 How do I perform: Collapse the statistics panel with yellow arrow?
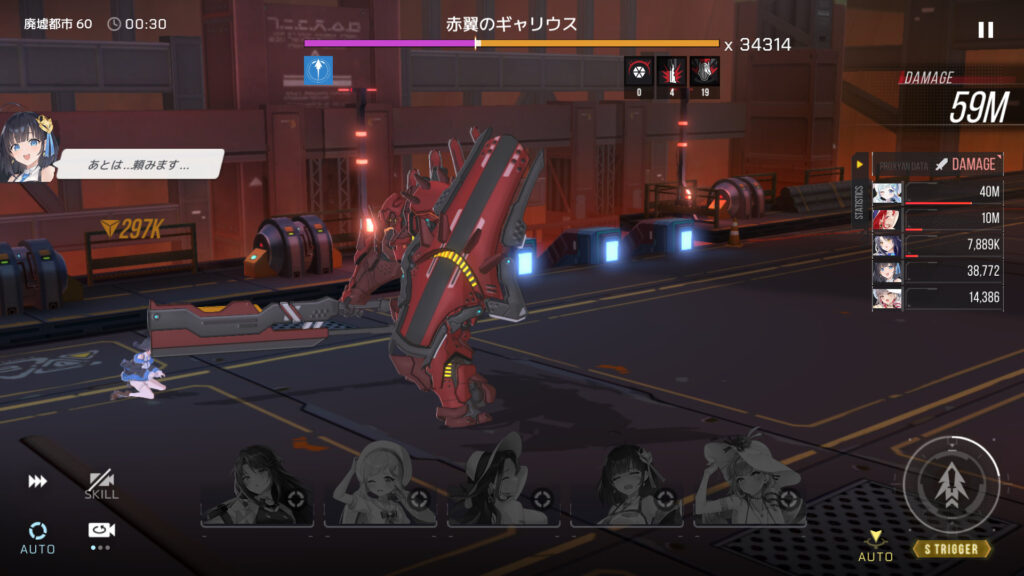pos(859,164)
